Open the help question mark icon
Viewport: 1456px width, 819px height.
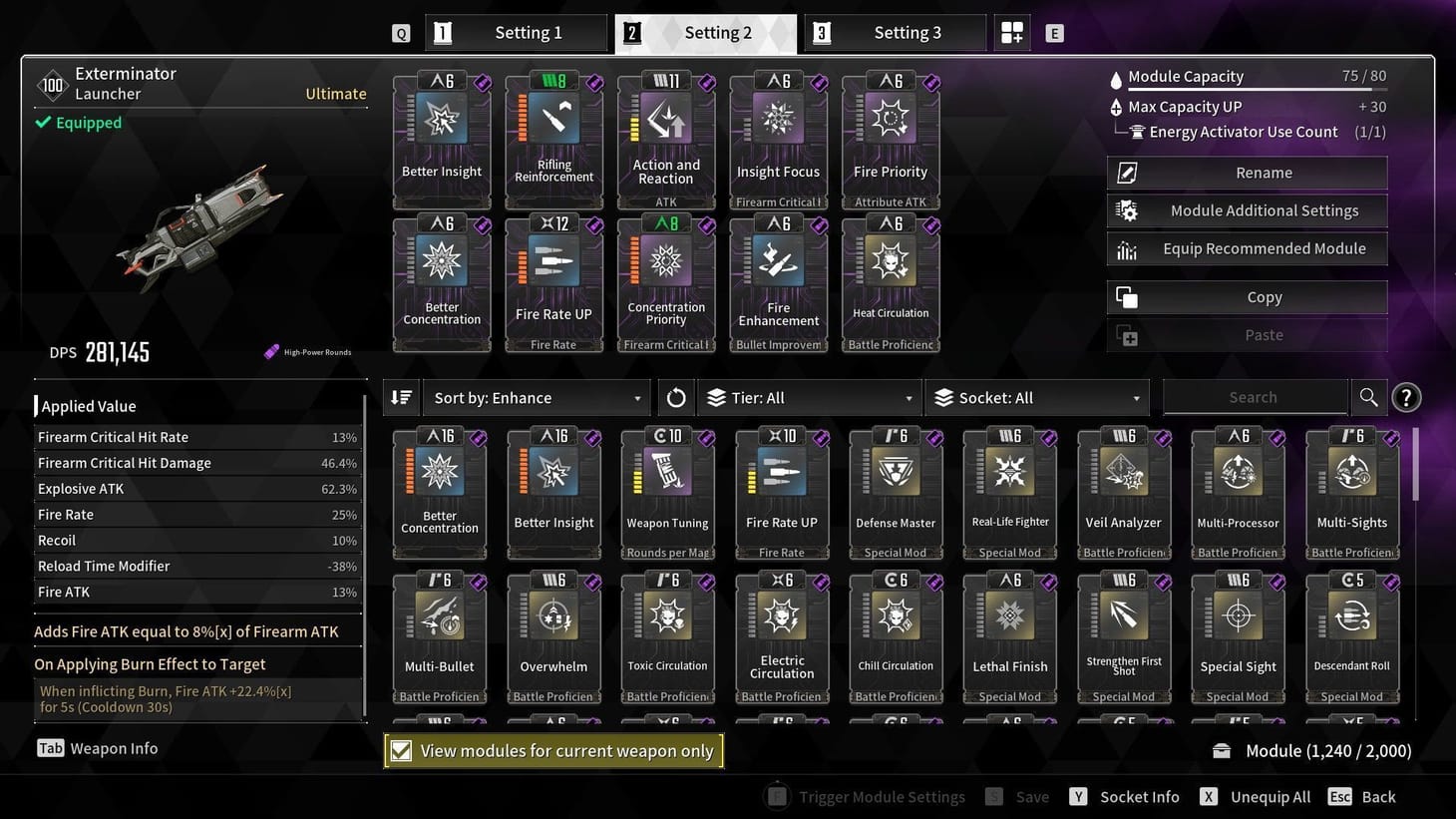(1406, 396)
